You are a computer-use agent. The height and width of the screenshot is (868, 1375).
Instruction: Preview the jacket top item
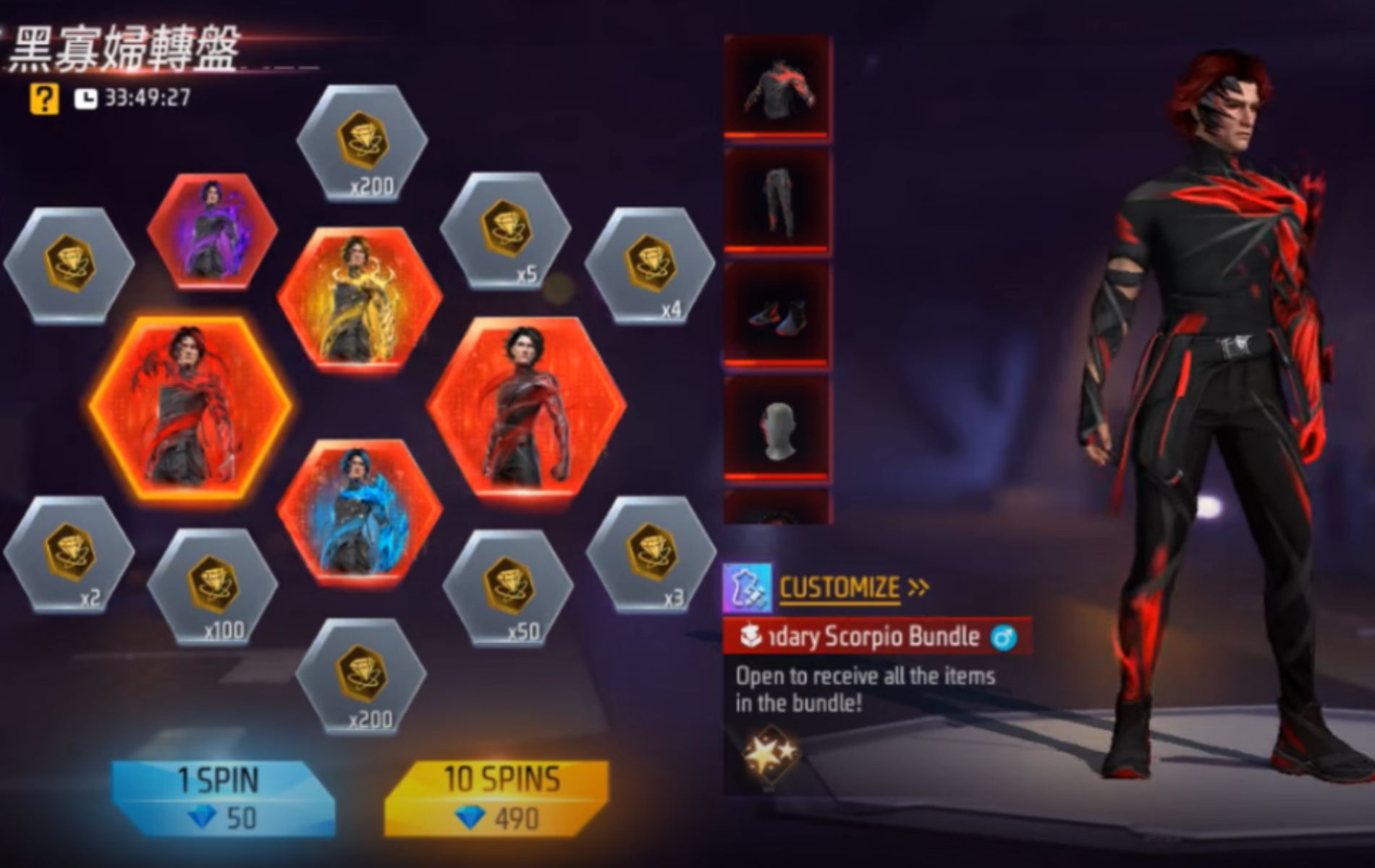point(778,87)
